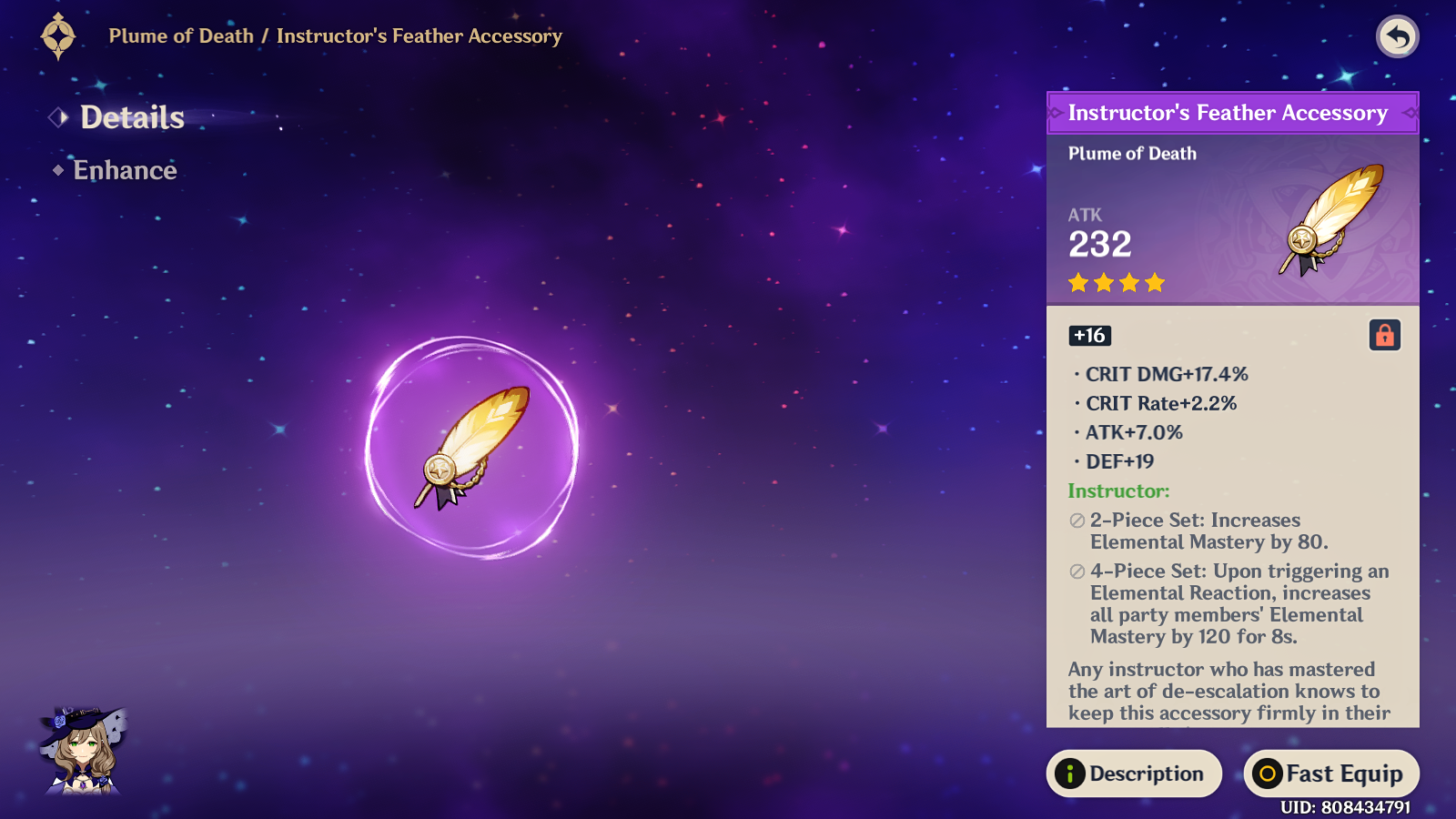Choose Fast Equip for this artifact
Viewport: 1456px width, 819px height.
[1330, 773]
